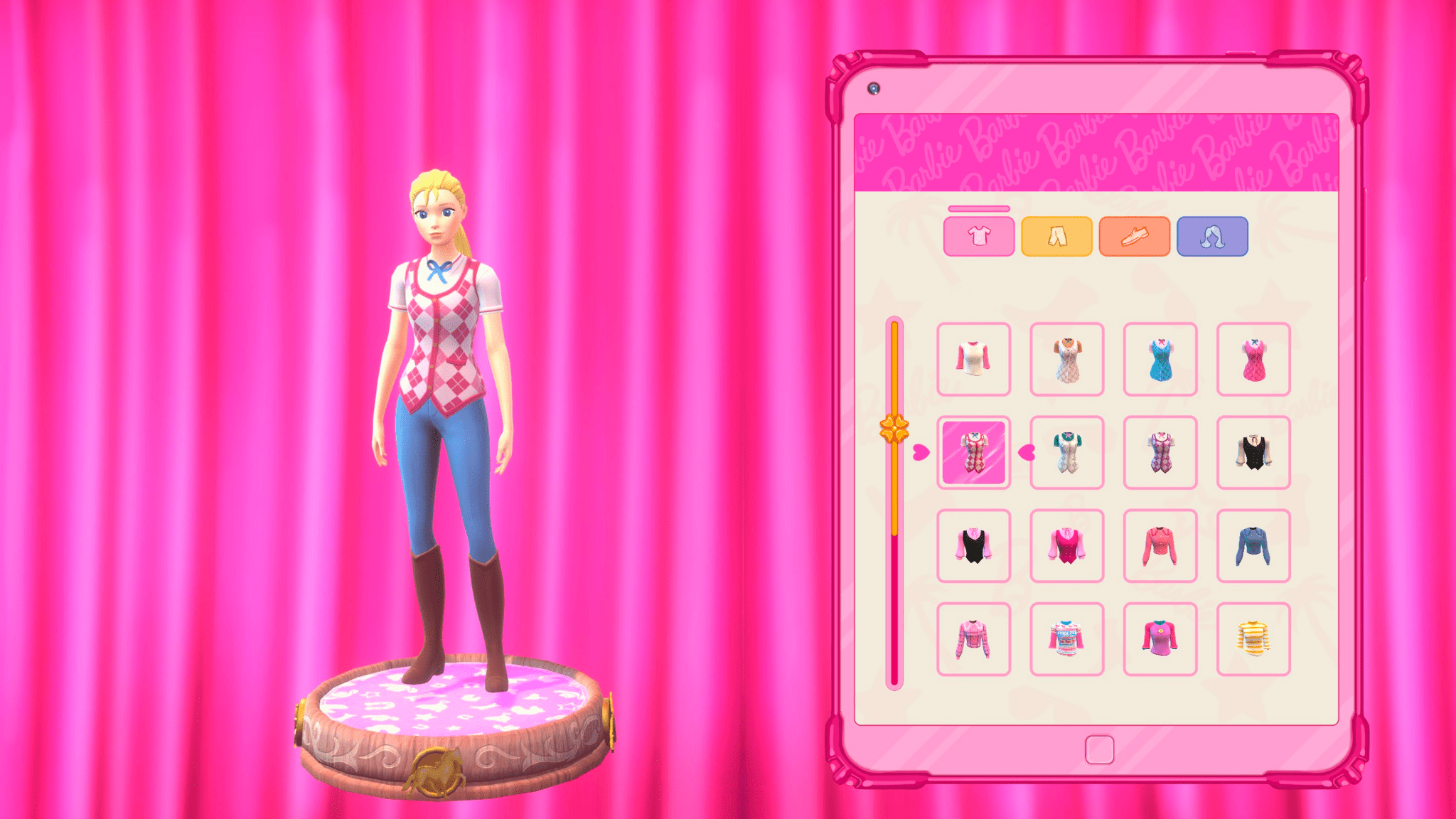Select the denim button-up jacket
The width and height of the screenshot is (1456, 819).
[1253, 545]
